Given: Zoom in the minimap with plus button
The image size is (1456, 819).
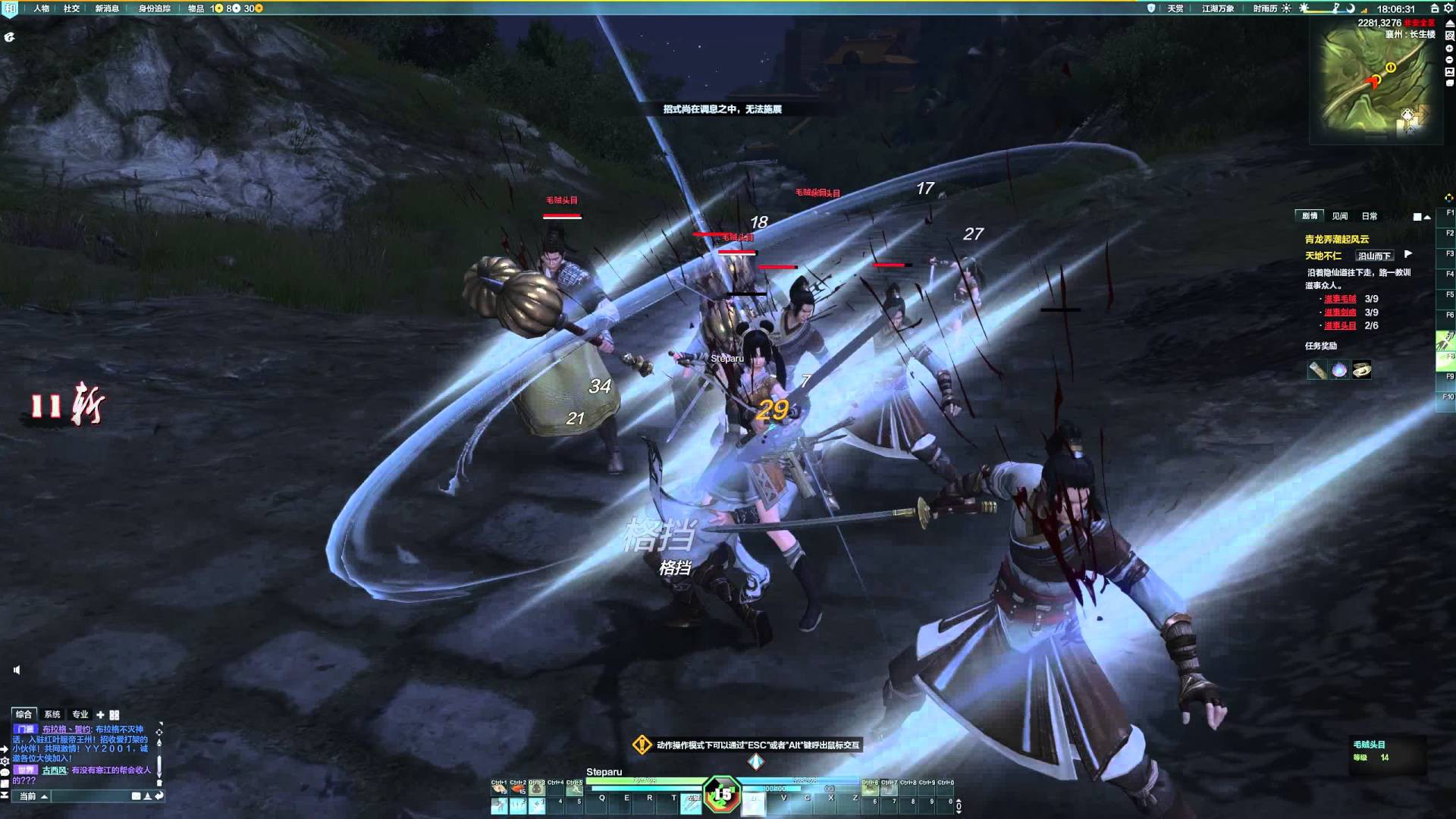Looking at the screenshot, I should pyautogui.click(x=1449, y=49).
